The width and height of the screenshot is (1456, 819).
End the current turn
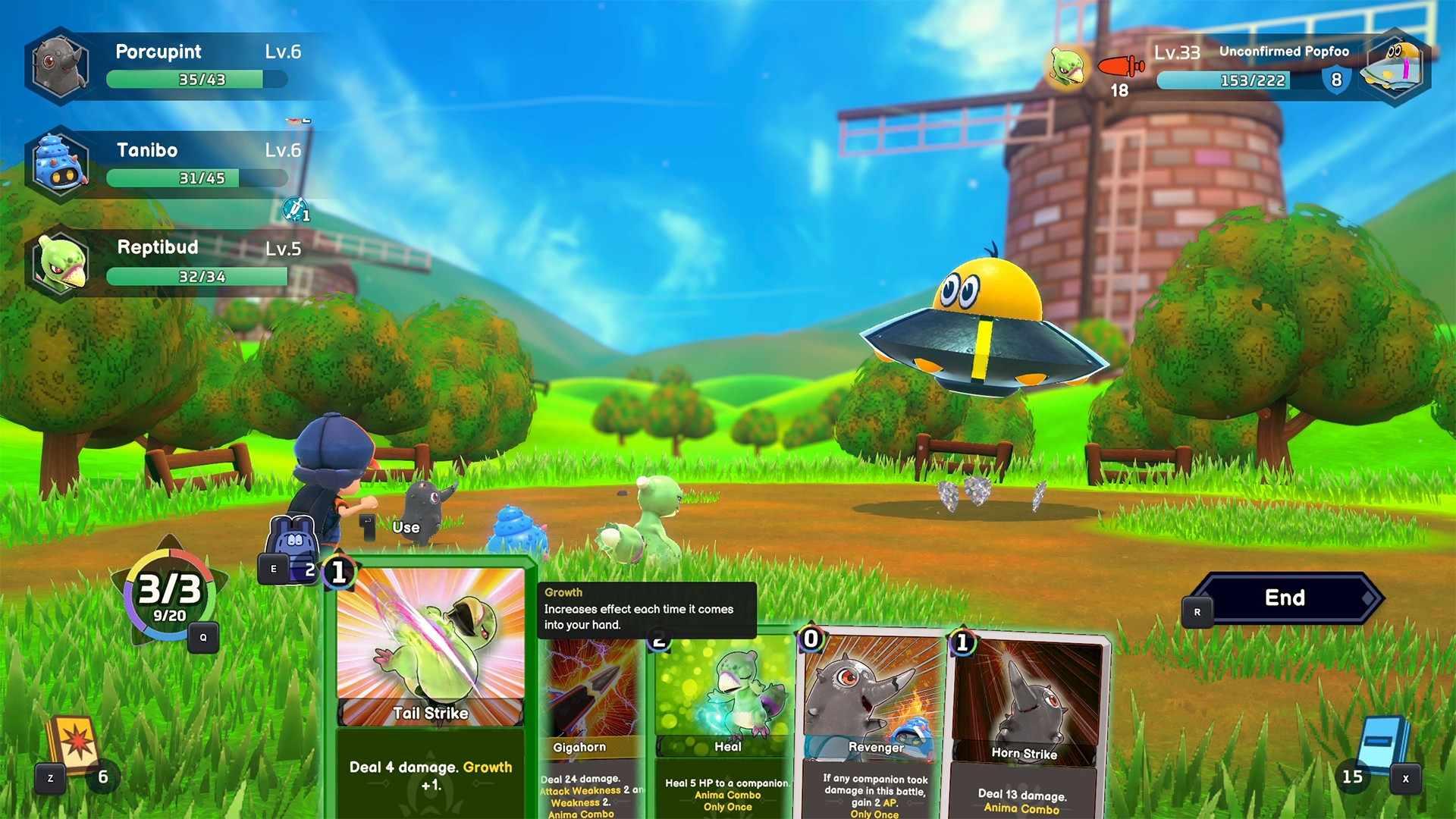[1285, 598]
